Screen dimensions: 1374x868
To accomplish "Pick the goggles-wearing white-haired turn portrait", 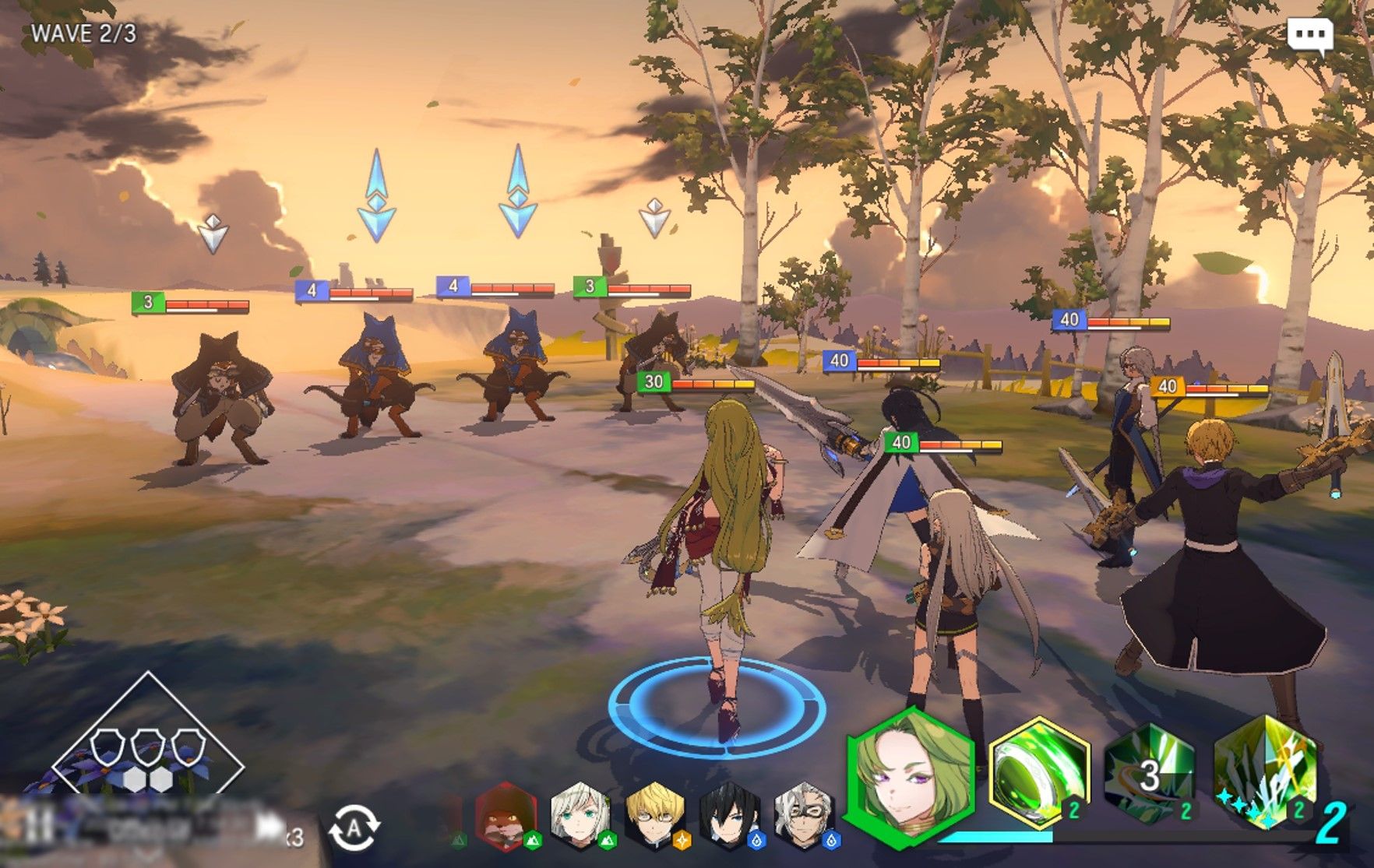I will 804,817.
